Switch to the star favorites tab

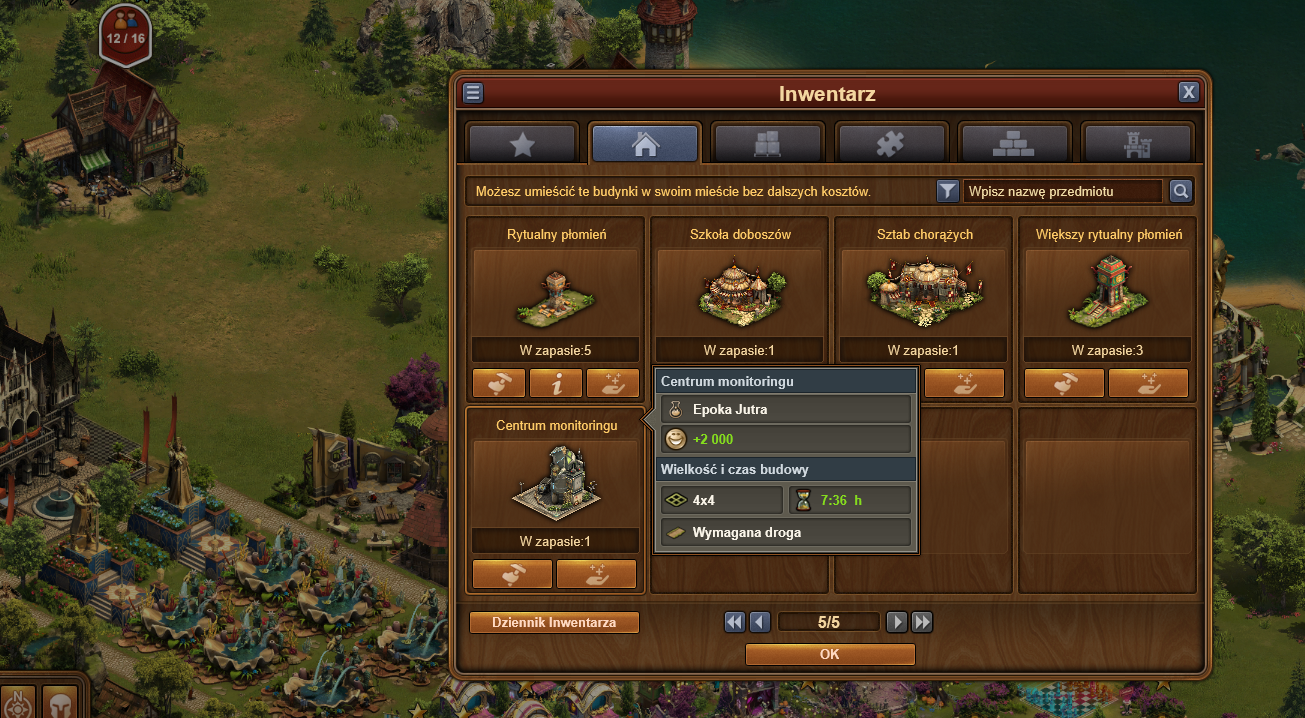tap(522, 144)
